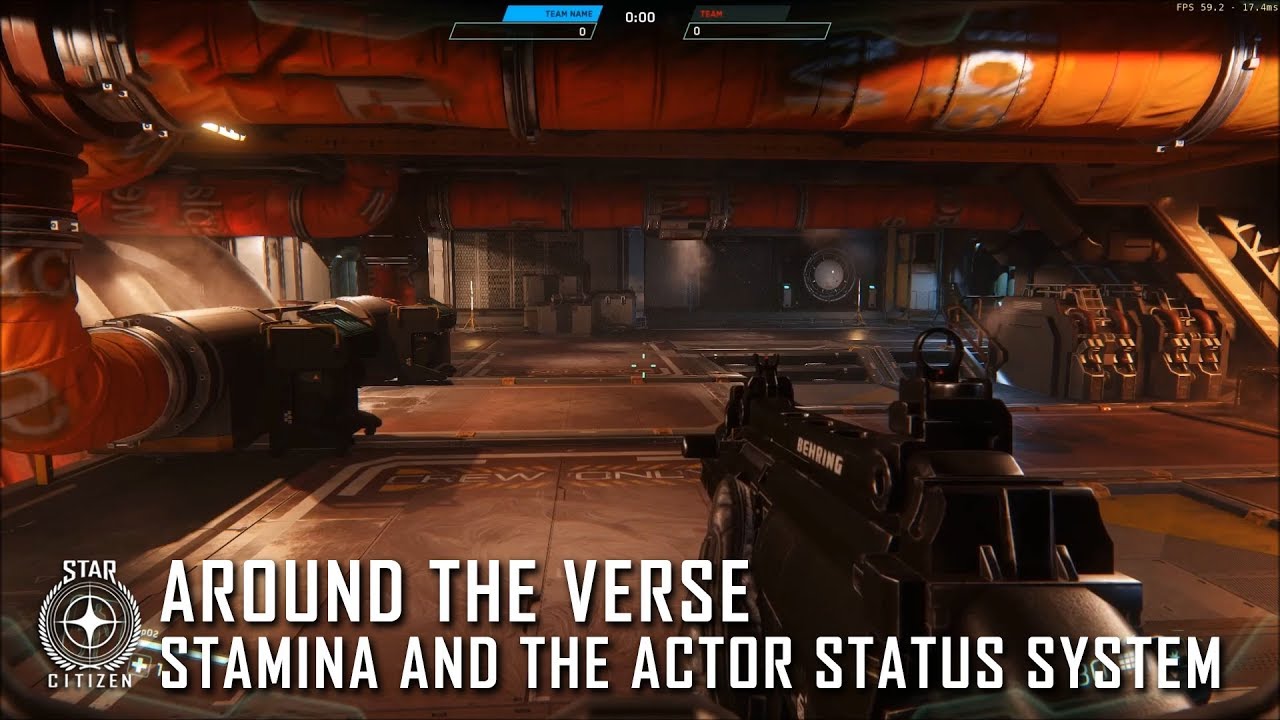Expand the ping readout beside the FPS counter
The image size is (1280, 720).
tap(1258, 8)
